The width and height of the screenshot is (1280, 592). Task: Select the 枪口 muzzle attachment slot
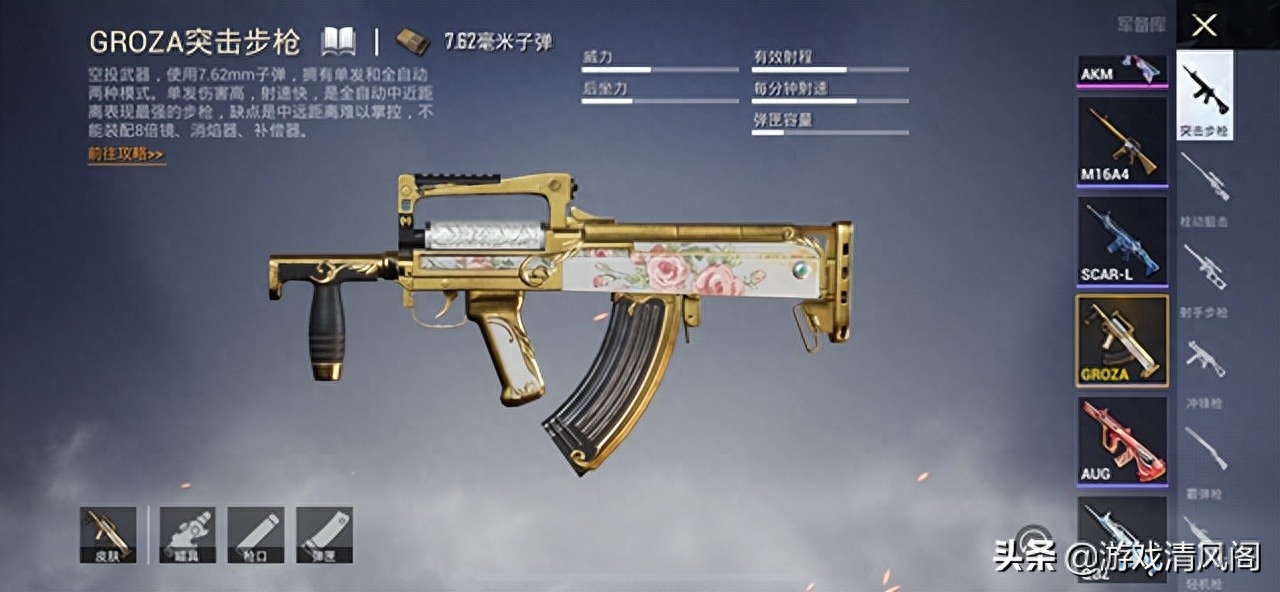(256, 534)
